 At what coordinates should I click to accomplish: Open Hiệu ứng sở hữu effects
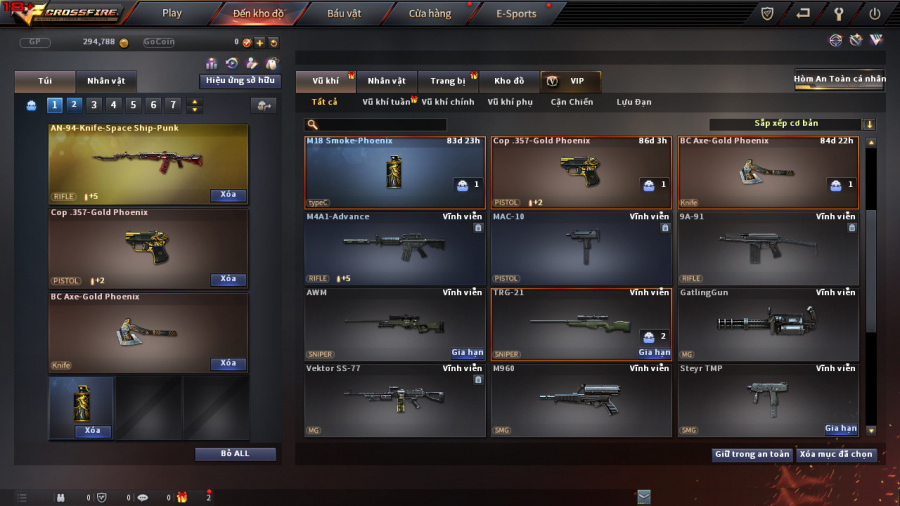(x=240, y=81)
